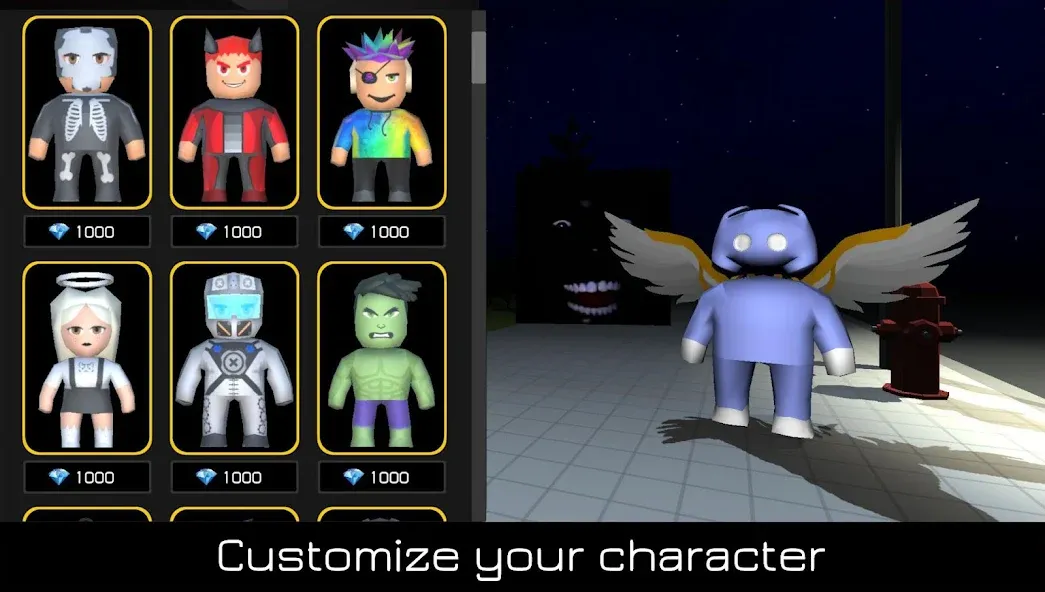Purchase the rainbow hoodie skin price button
The width and height of the screenshot is (1045, 592).
pyautogui.click(x=381, y=232)
